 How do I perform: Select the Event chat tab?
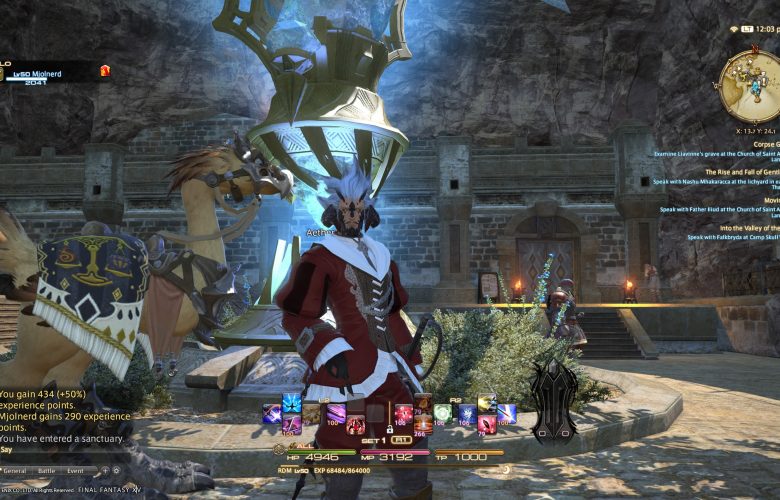click(x=76, y=470)
